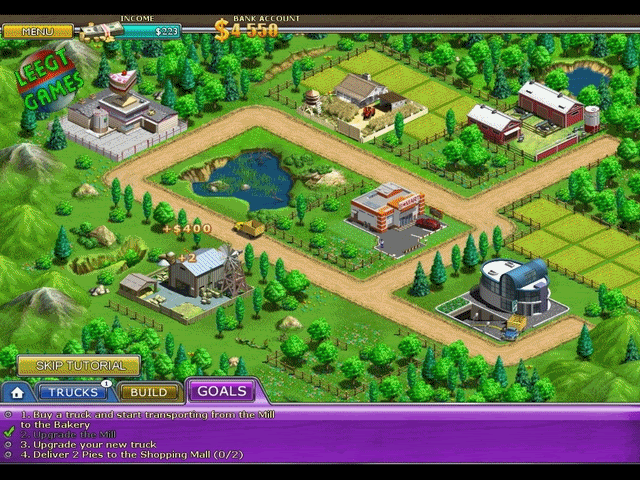Switch to the Trucks tab
Screen dimensions: 640x480
point(73,392)
